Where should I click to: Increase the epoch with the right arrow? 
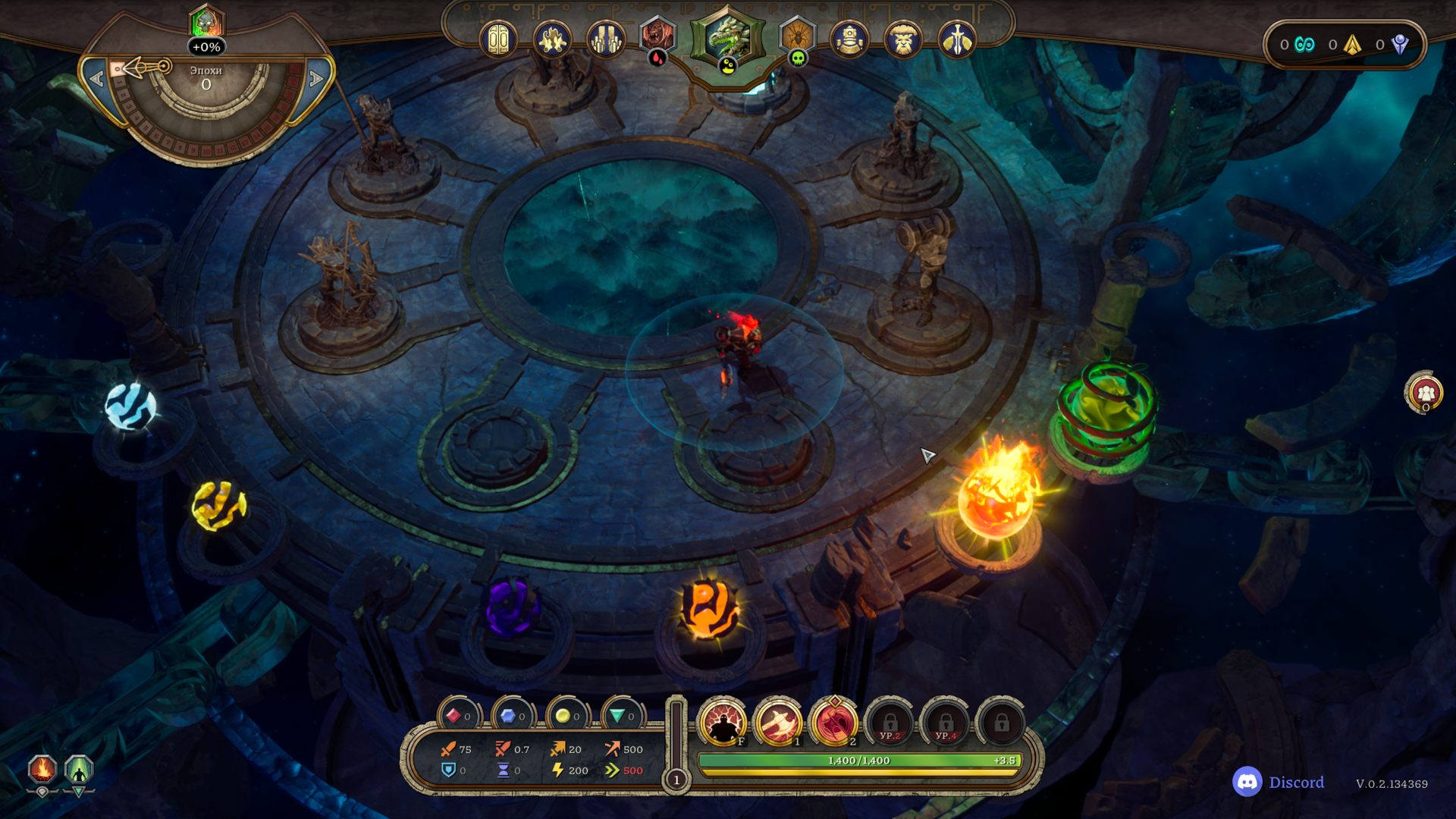point(316,78)
